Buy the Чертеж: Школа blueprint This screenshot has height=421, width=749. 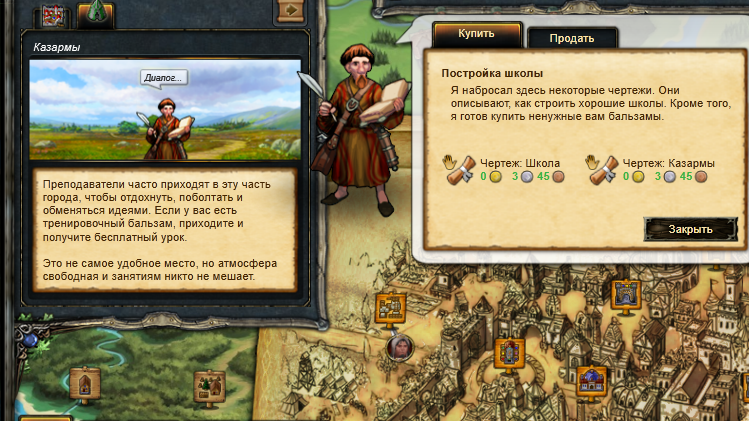pyautogui.click(x=459, y=171)
